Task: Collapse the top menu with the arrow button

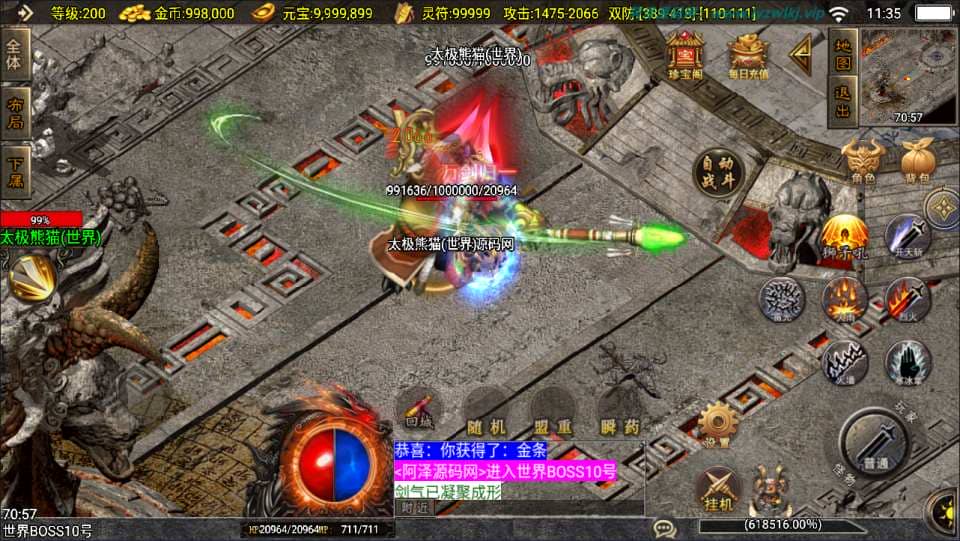Action: point(802,54)
